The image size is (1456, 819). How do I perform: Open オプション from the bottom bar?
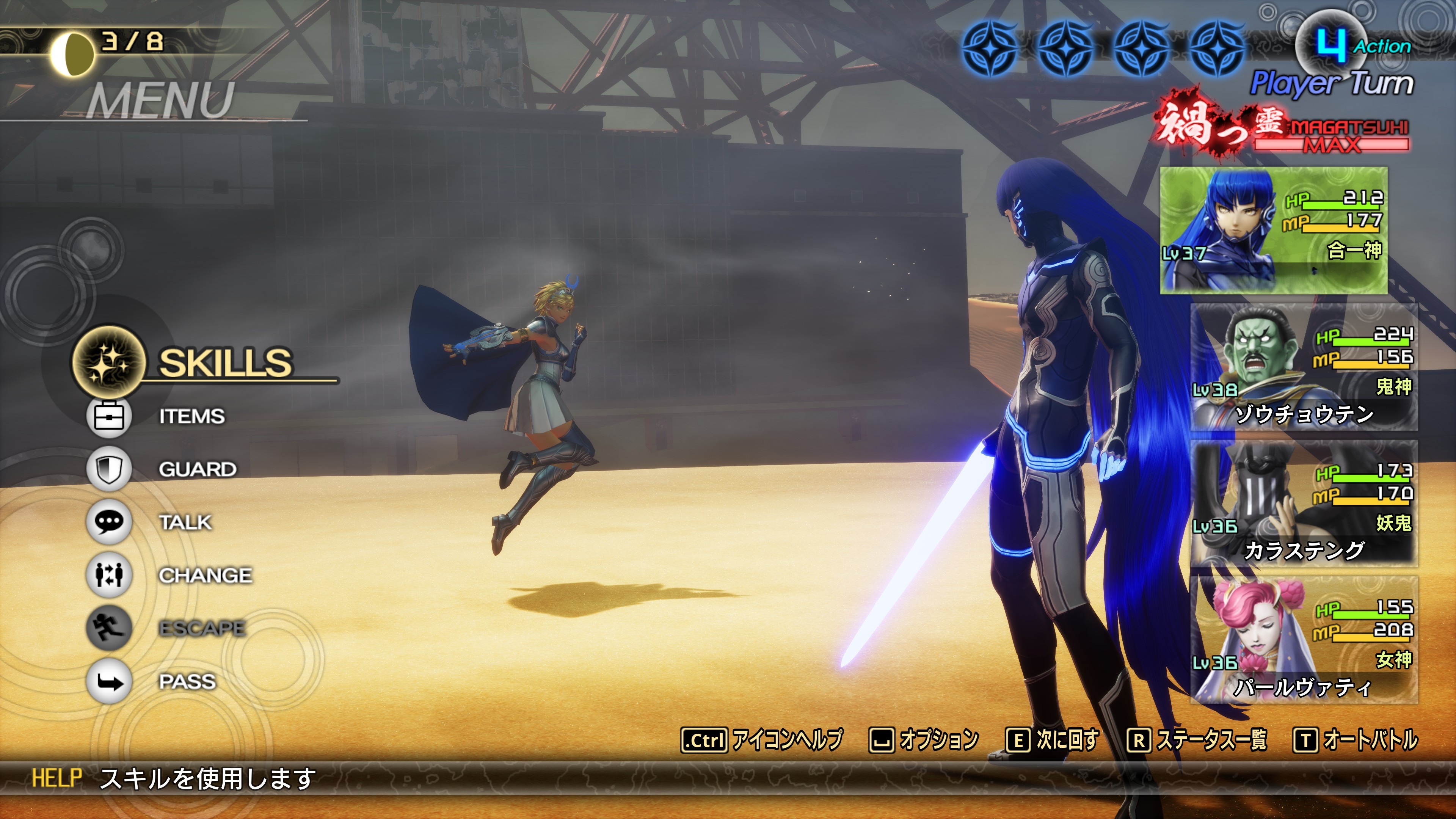point(924,739)
